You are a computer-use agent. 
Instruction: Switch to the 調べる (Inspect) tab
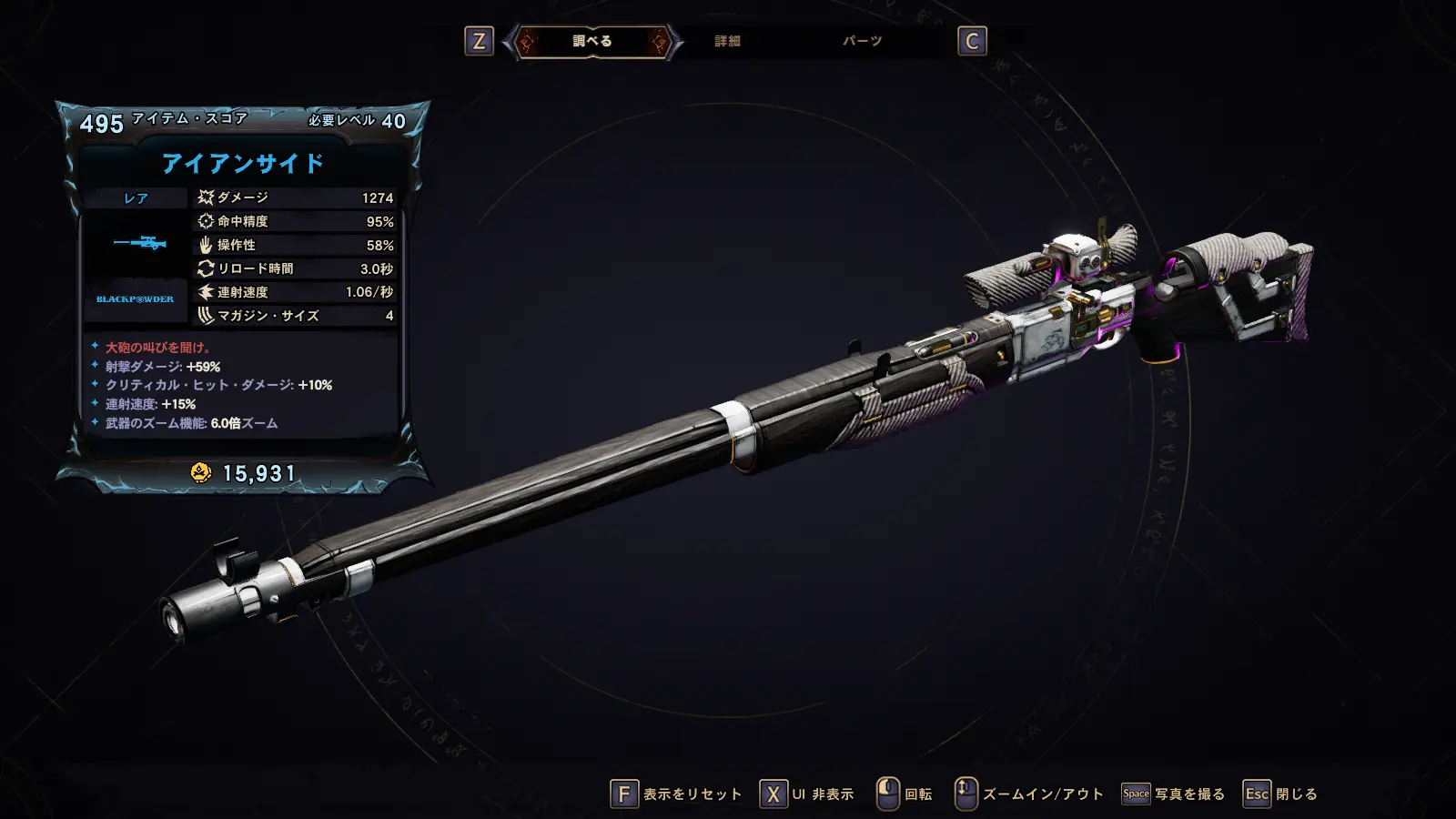coord(592,41)
